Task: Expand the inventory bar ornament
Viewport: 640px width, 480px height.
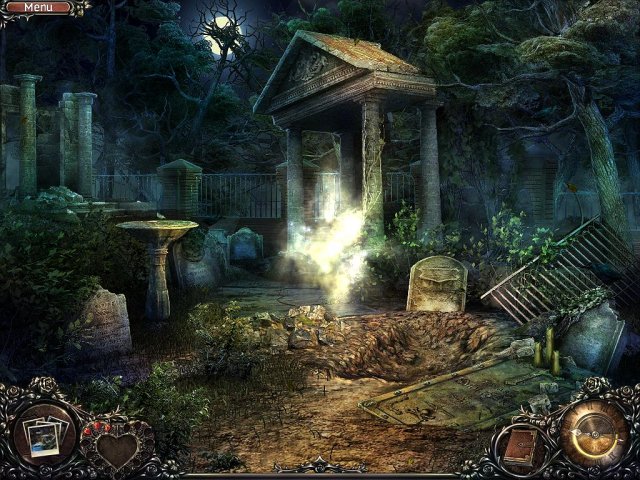Action: (322, 466)
